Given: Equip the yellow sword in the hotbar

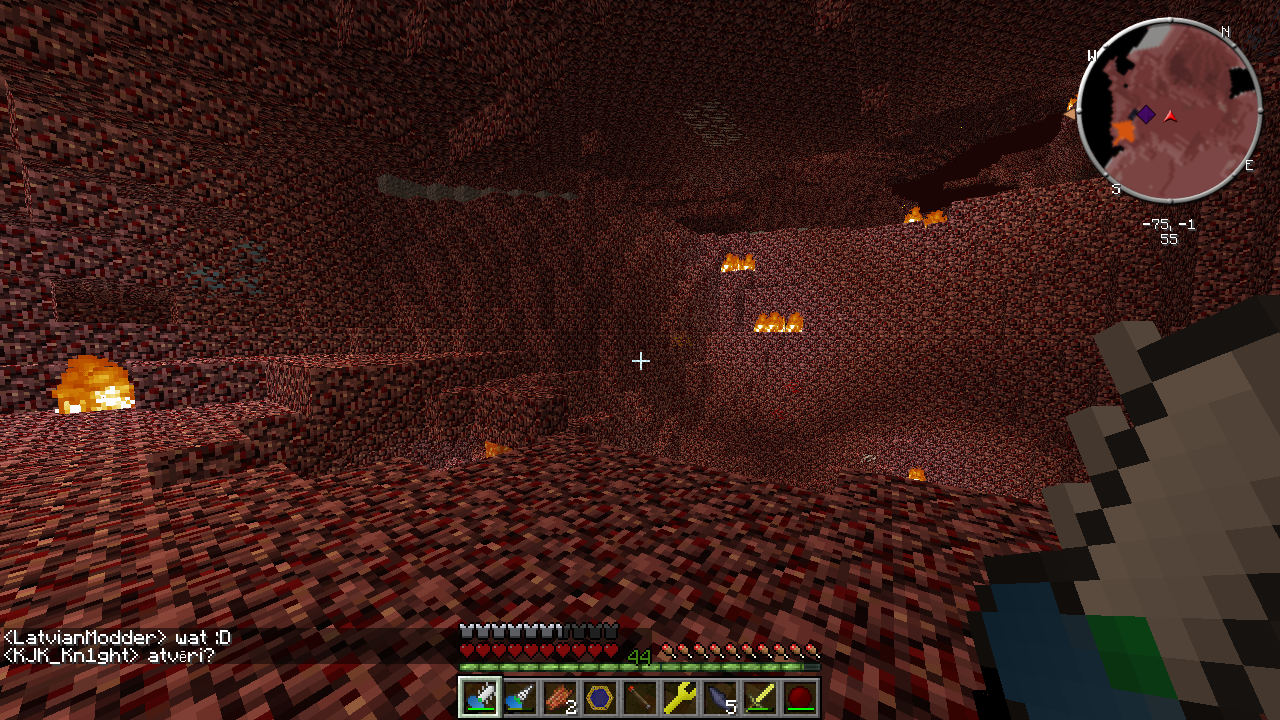Looking at the screenshot, I should pos(760,697).
